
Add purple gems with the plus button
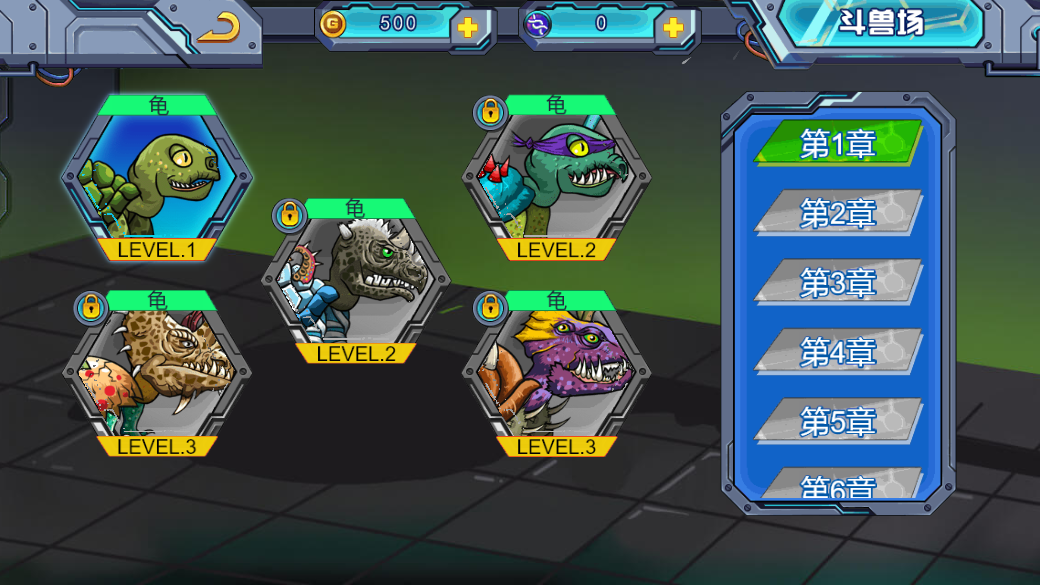674,27
